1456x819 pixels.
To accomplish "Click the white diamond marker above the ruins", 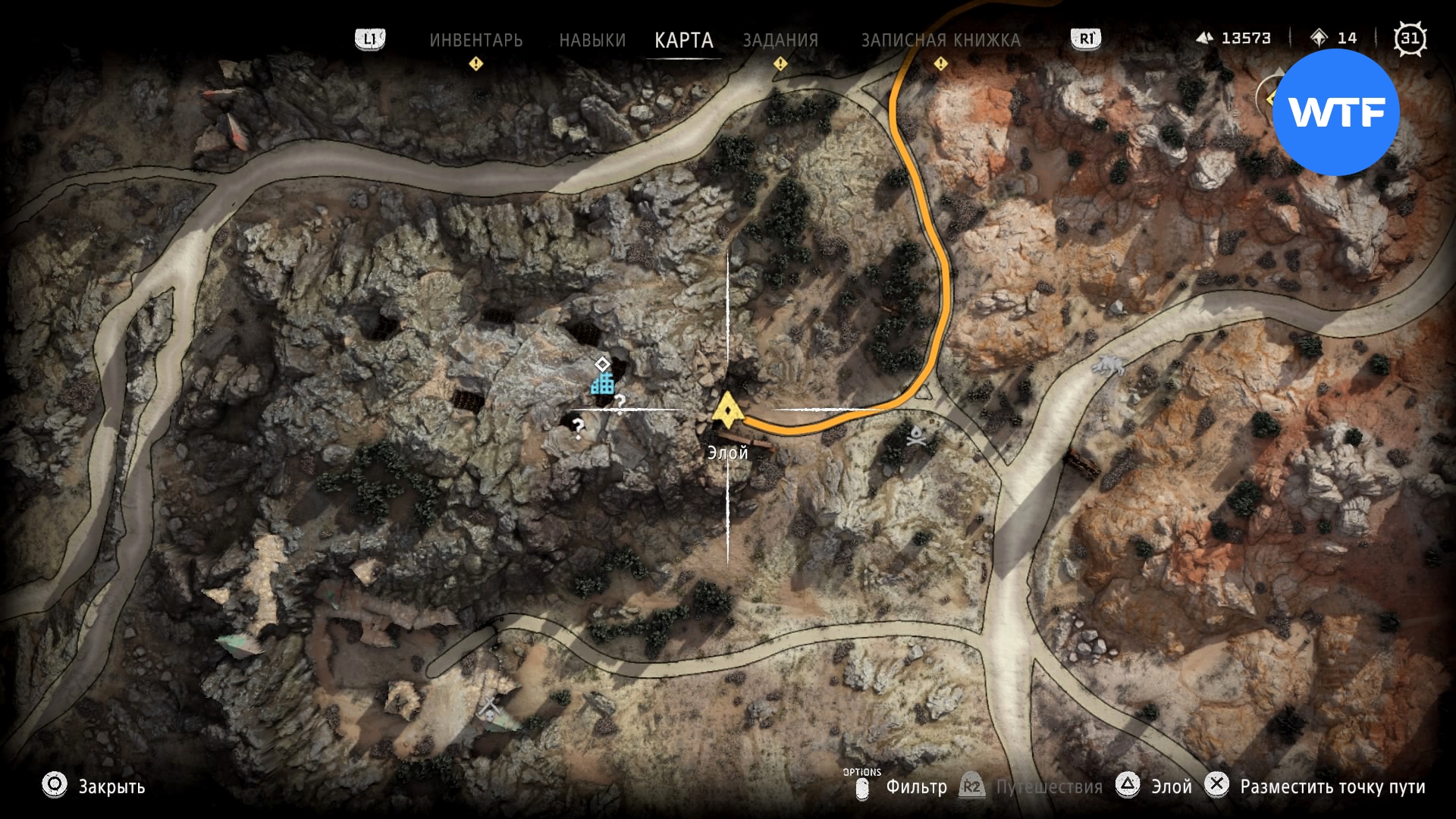I will [602, 364].
